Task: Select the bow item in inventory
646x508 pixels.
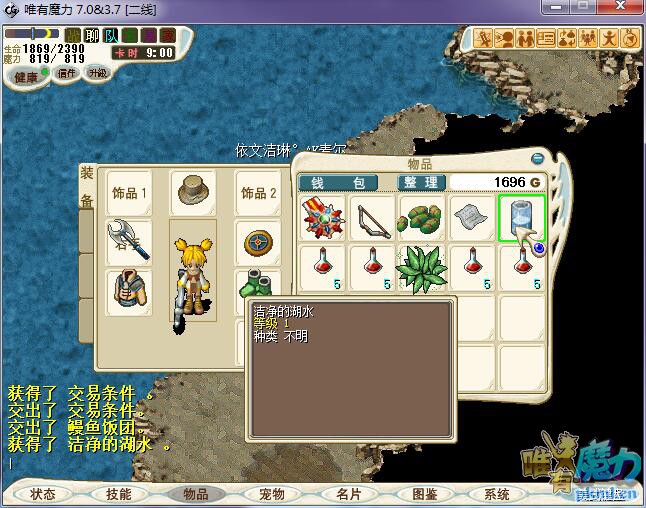Action: point(373,217)
